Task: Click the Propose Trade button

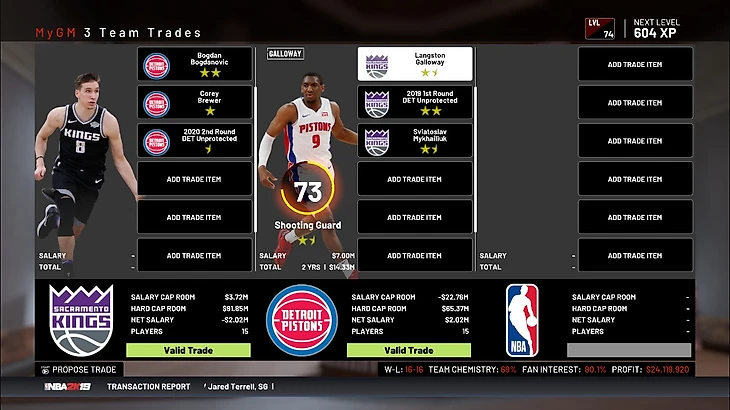Action: (84, 369)
